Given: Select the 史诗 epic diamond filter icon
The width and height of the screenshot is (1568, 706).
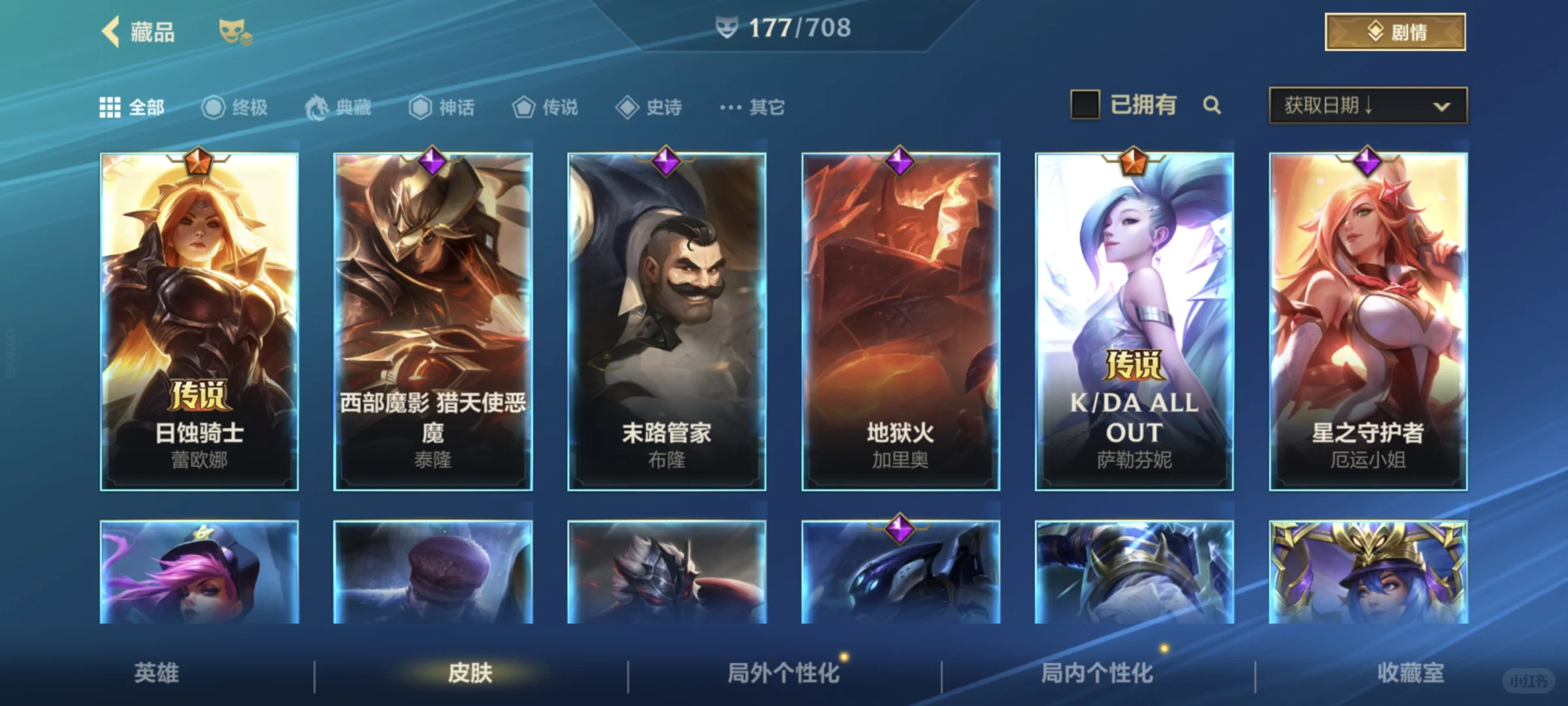Looking at the screenshot, I should point(628,107).
